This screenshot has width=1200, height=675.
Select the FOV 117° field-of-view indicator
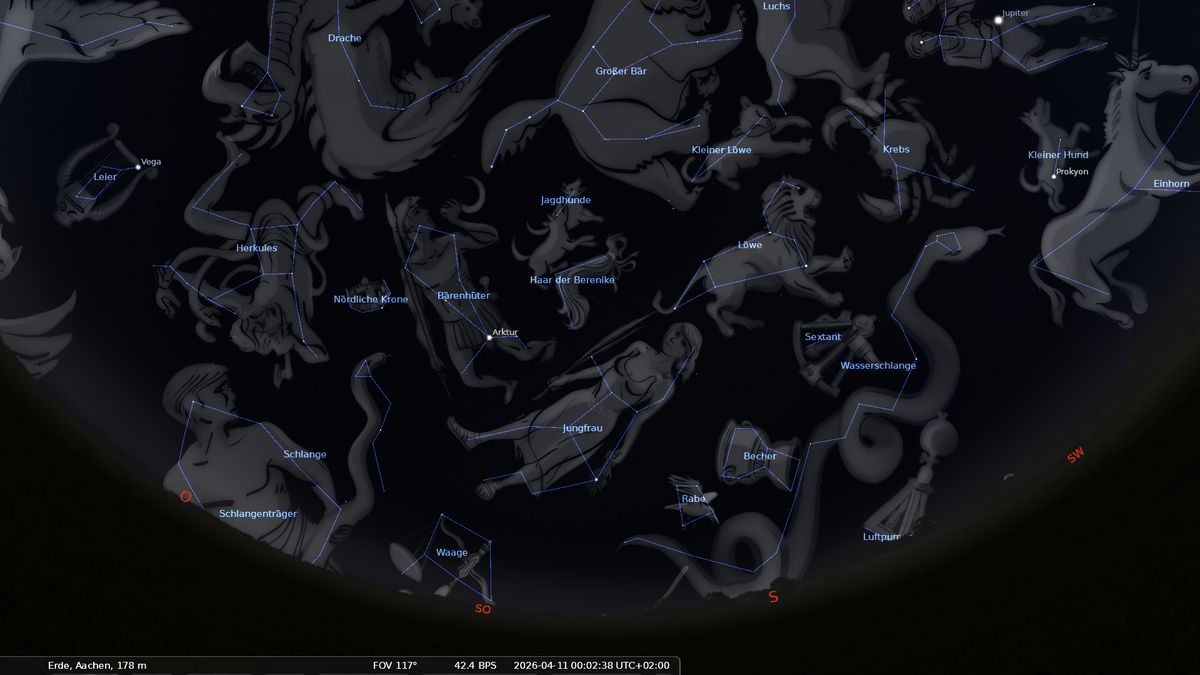[x=394, y=665]
